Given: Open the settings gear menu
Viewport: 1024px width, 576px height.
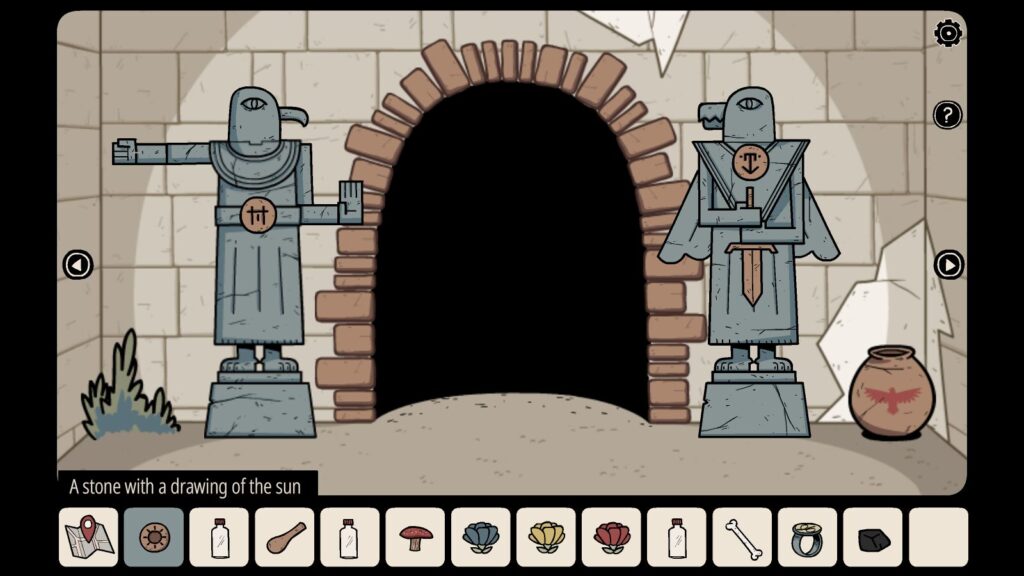Looking at the screenshot, I should point(948,33).
